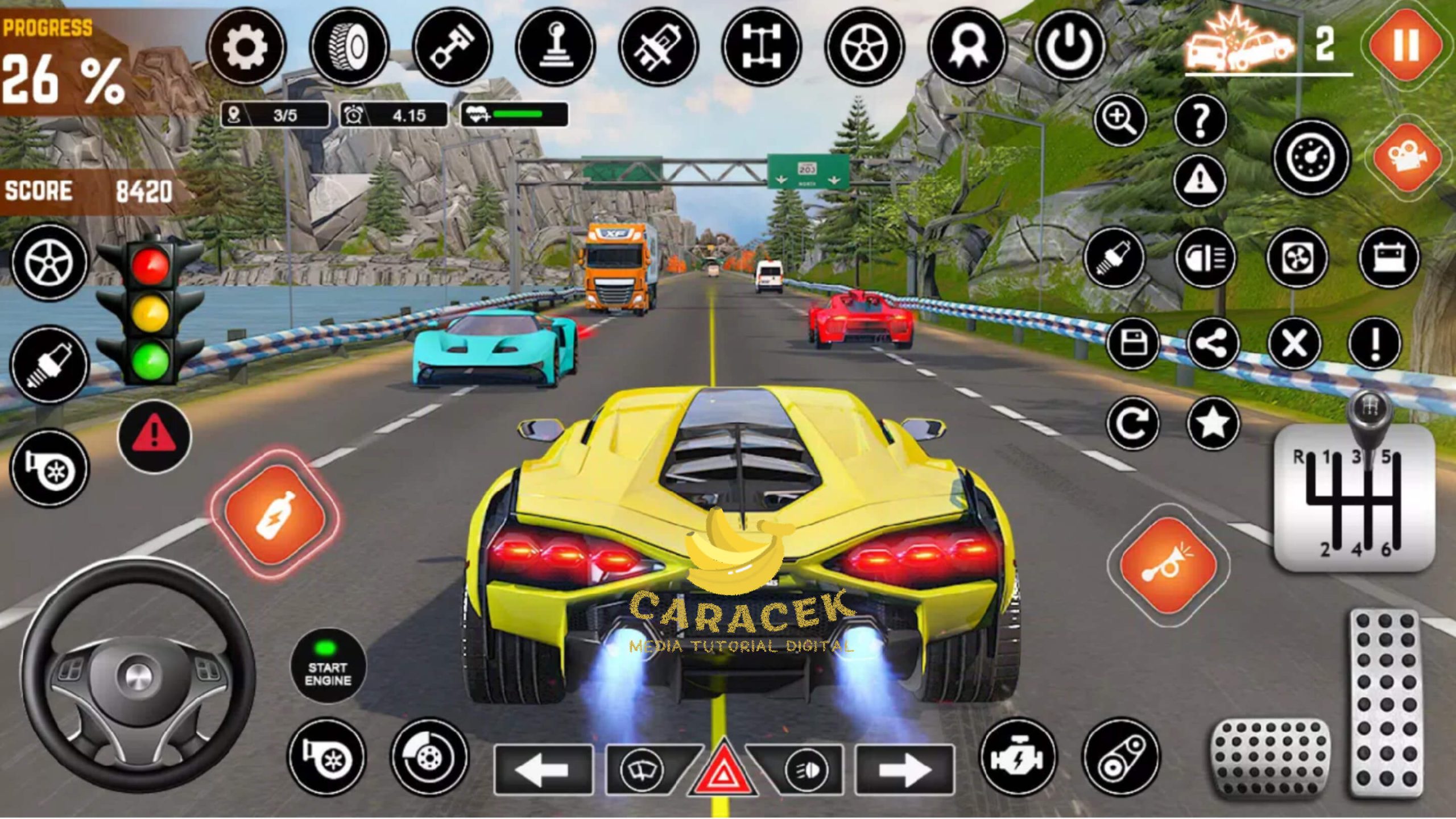
Task: Open the gear settings icon
Action: [x=246, y=47]
